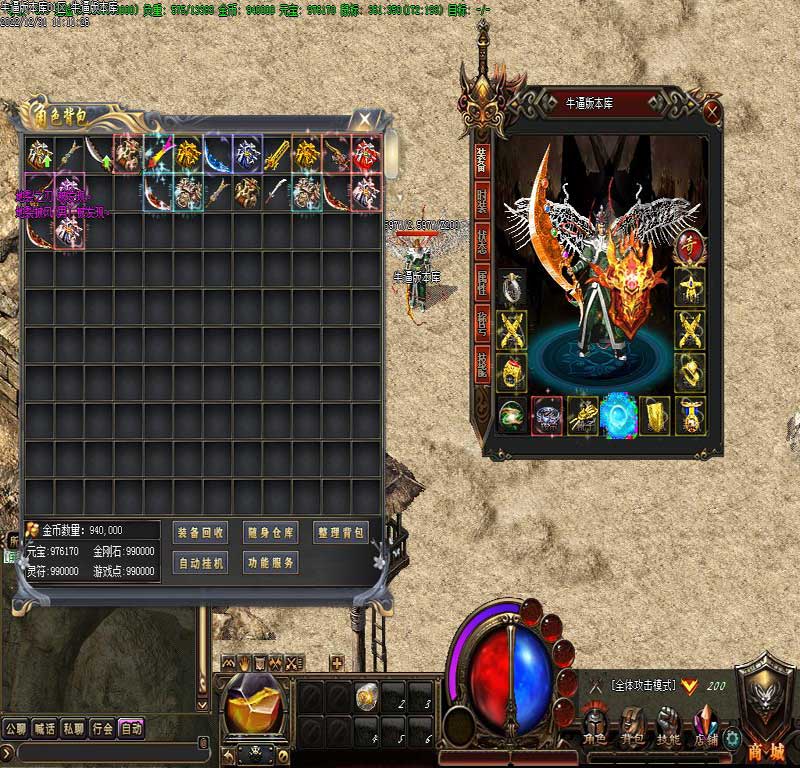The height and width of the screenshot is (768, 800).
Task: Select the red gem gold ring equipment slot
Action: (x=512, y=372)
